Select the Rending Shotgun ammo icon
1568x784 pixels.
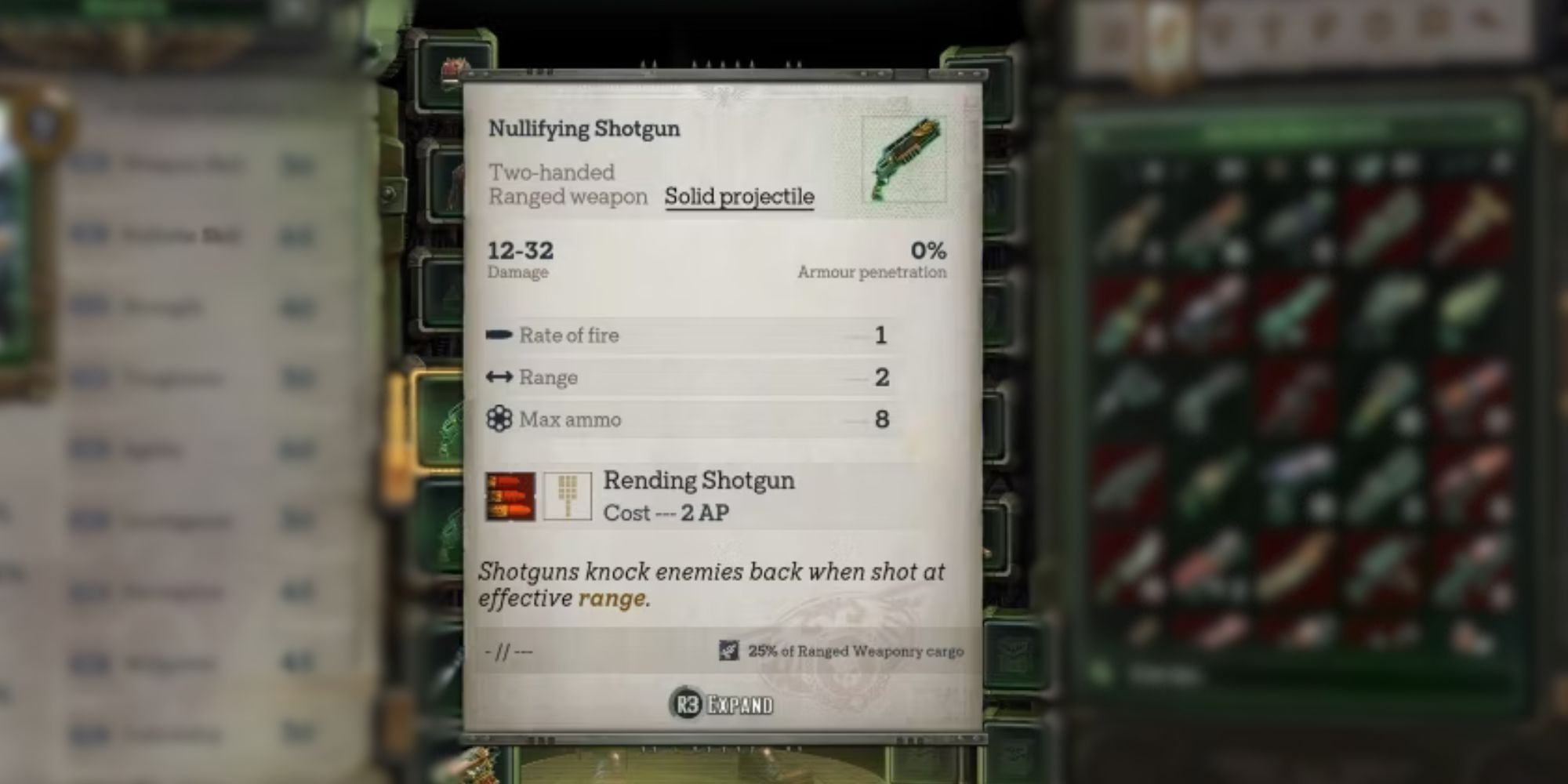coord(510,495)
